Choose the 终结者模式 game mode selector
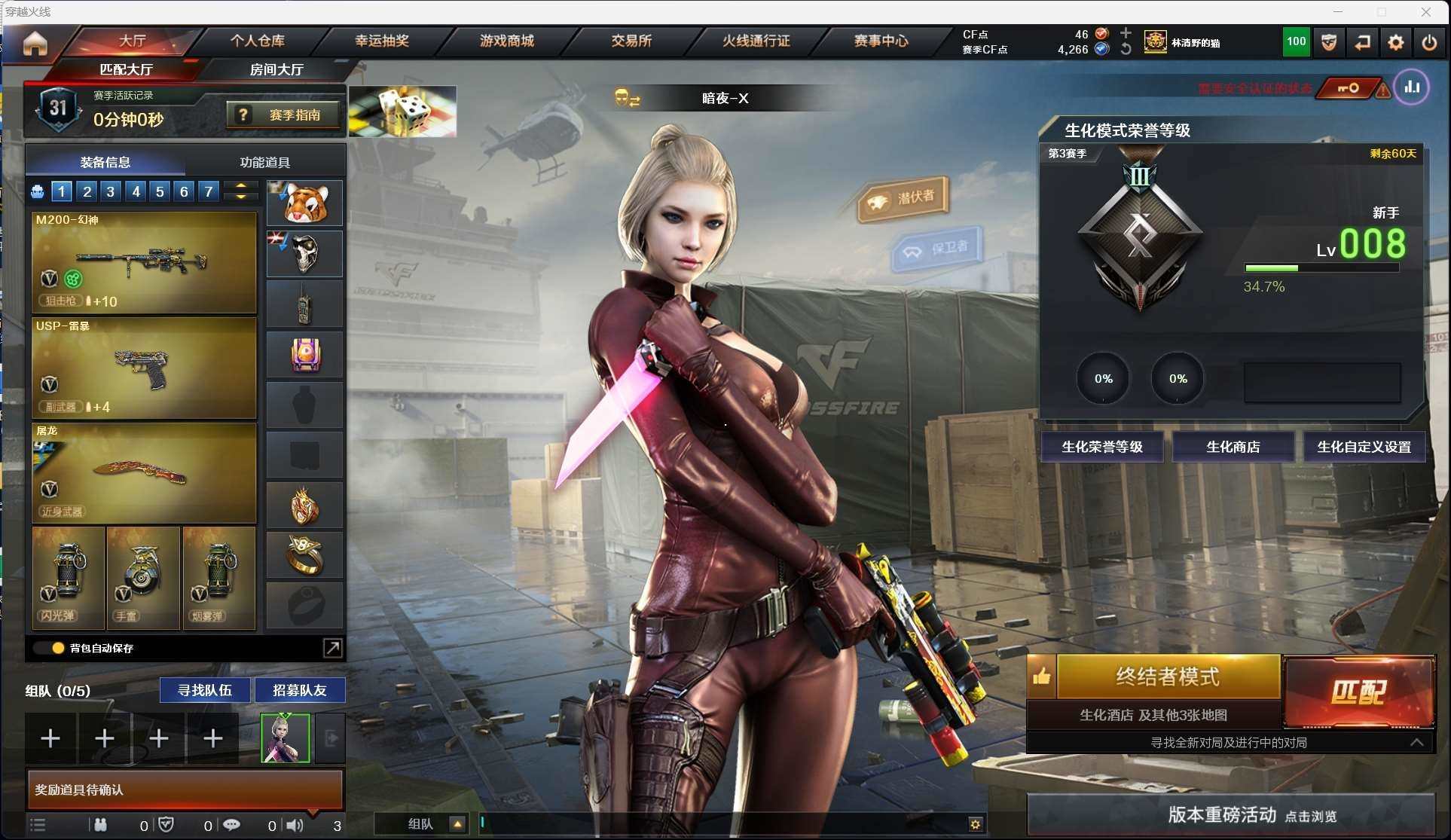This screenshot has width=1451, height=840. pyautogui.click(x=1167, y=677)
